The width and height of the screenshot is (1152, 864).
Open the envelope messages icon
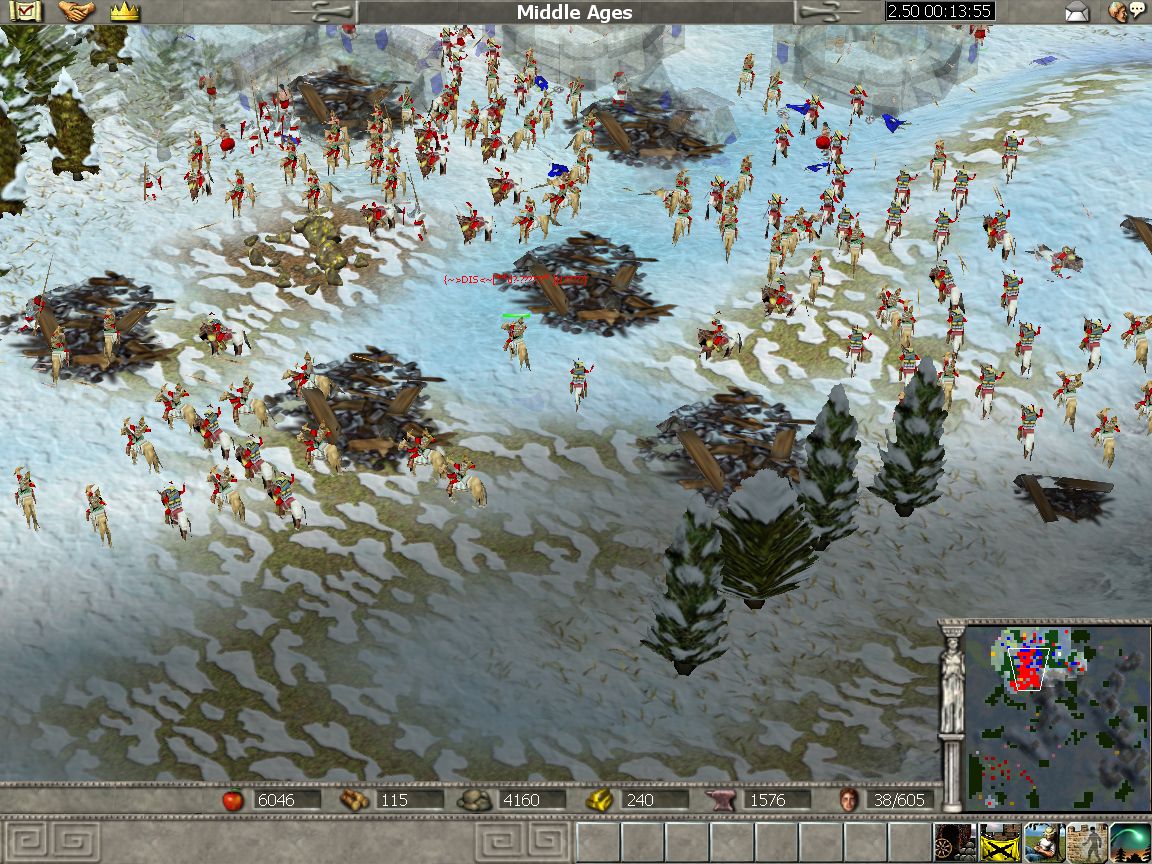coord(1076,12)
